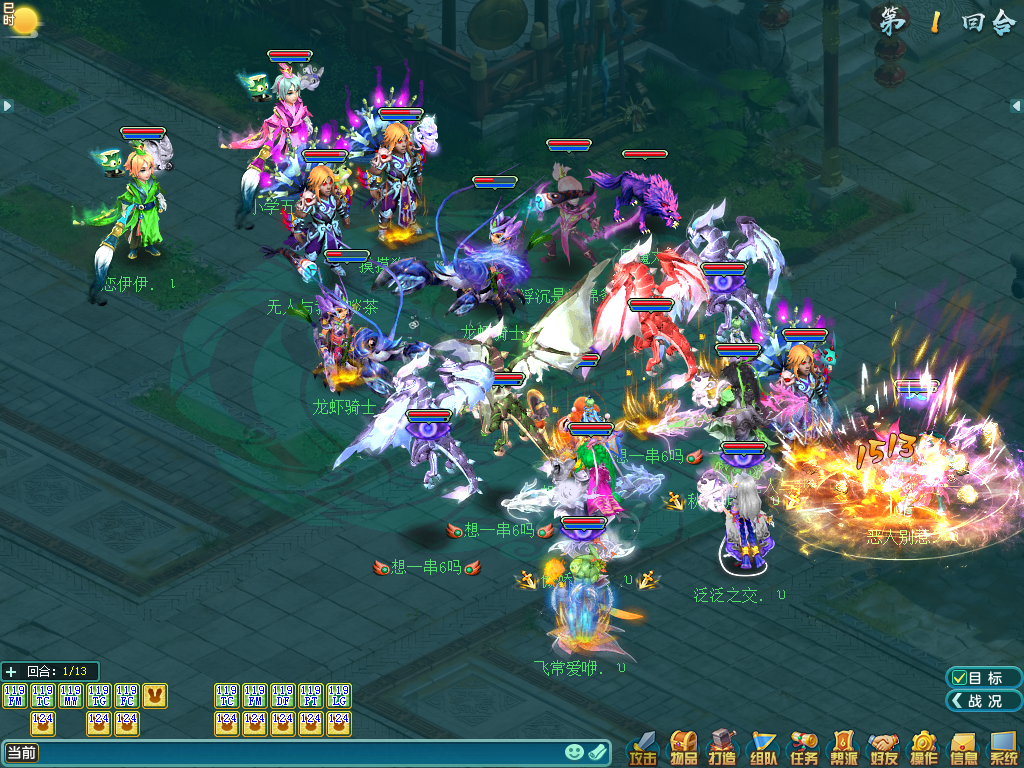Click the plus beside the 回合 counter
This screenshot has width=1024, height=768.
coord(11,672)
